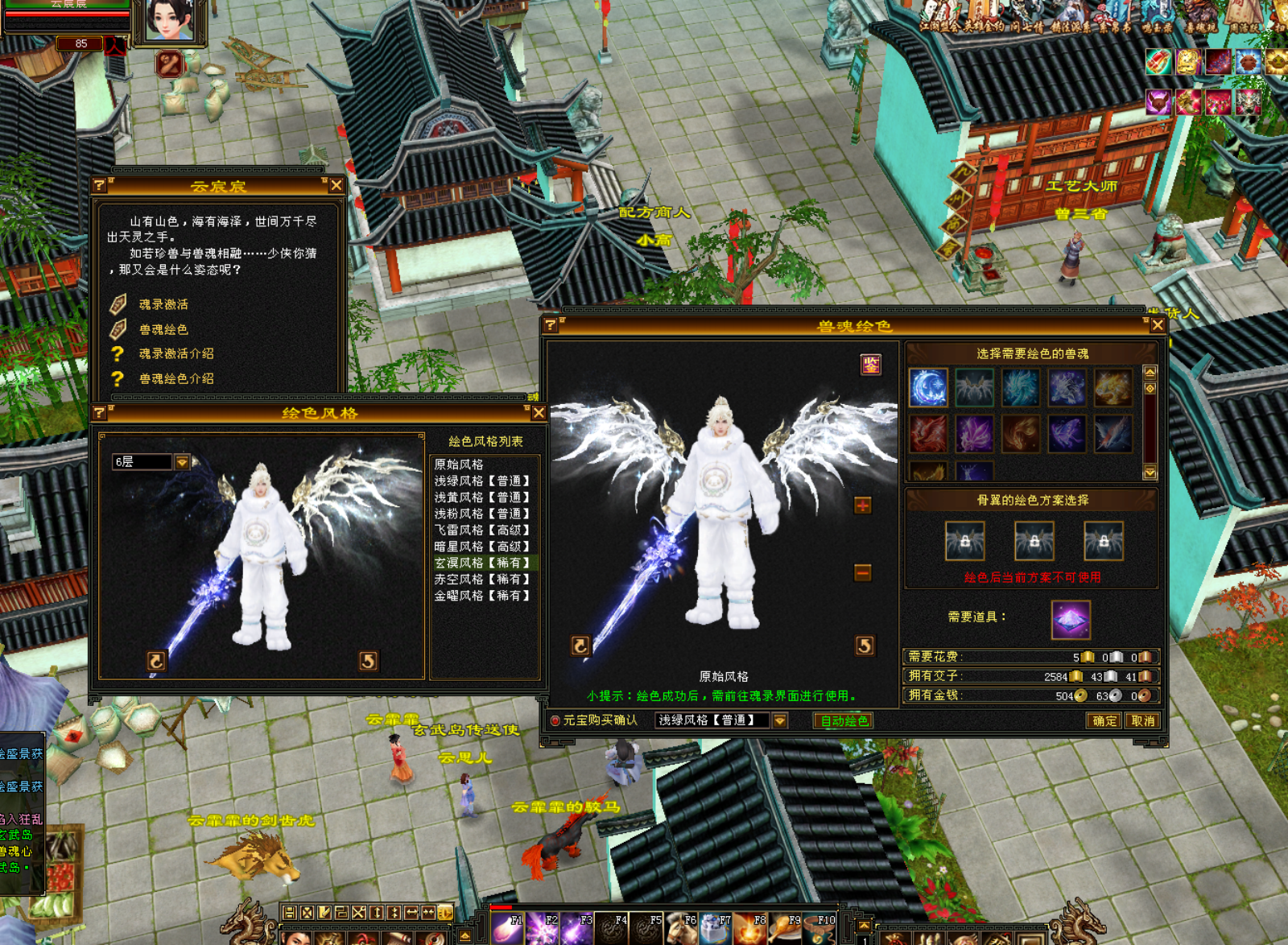Screen dimensions: 1288x945
Task: Close the 兽魂绘色 window
Action: 1157,325
